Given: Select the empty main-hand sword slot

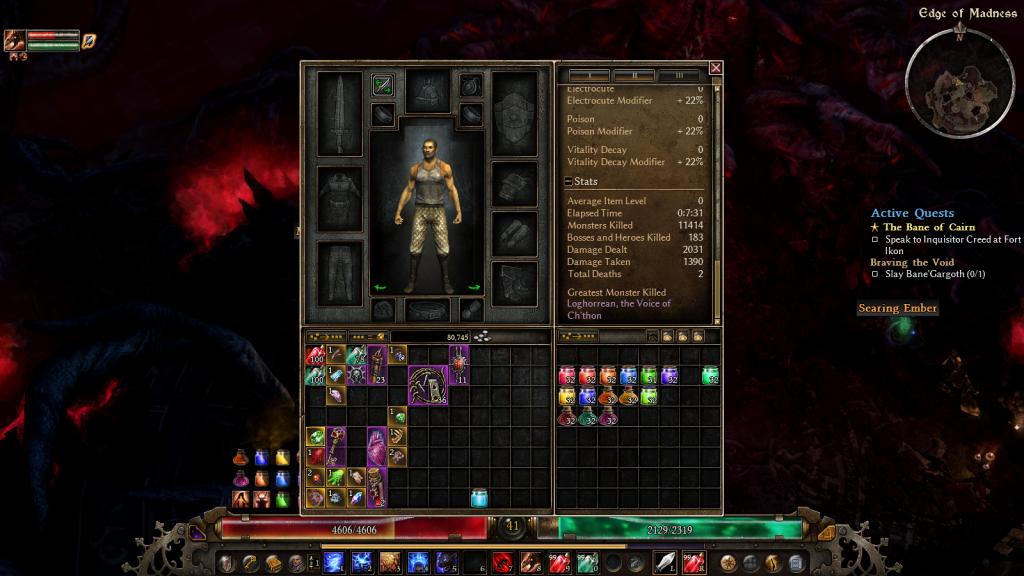Looking at the screenshot, I should click(x=339, y=113).
